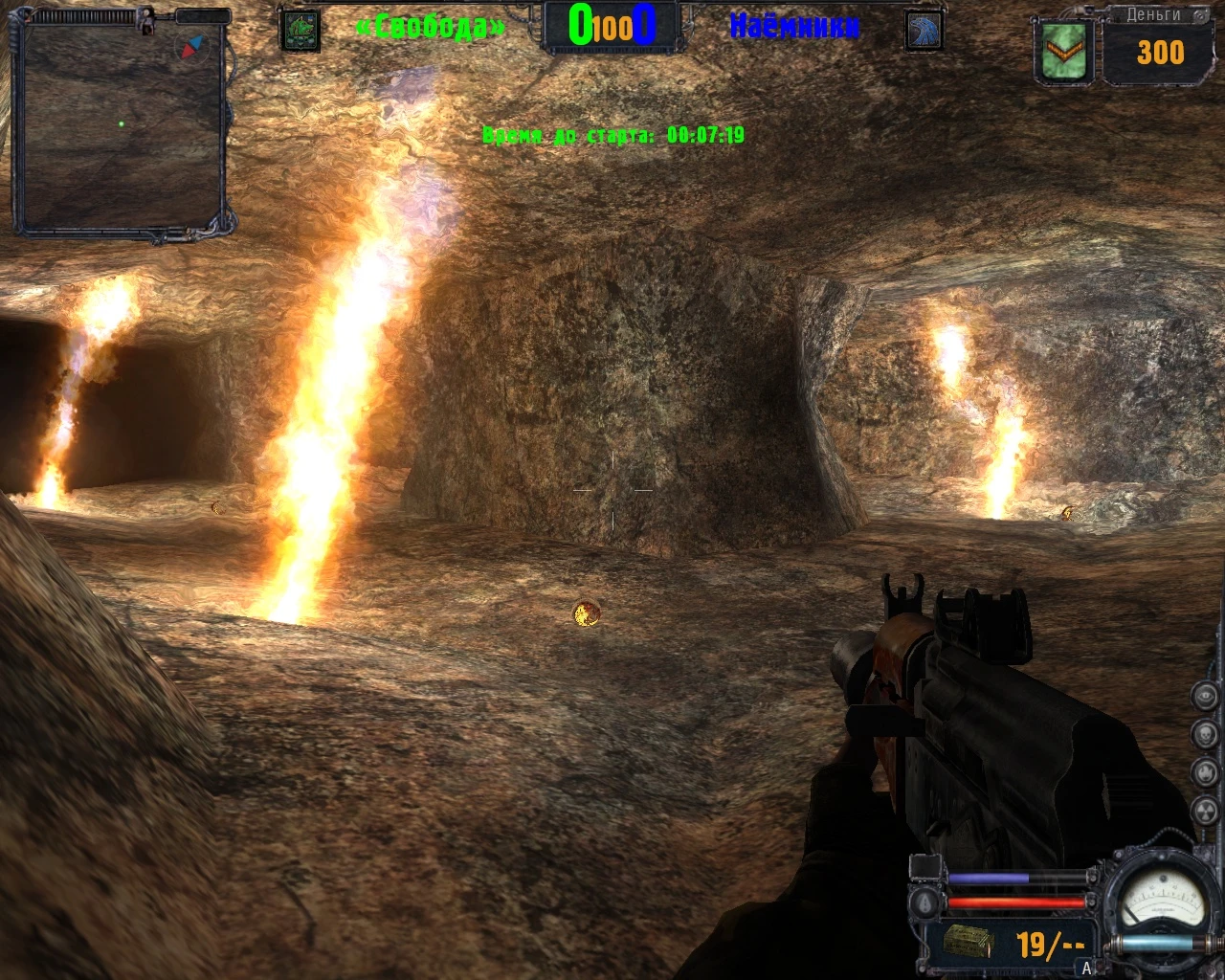Open the player rank chevron badge
Viewport: 1225px width, 980px height.
coord(1064,53)
